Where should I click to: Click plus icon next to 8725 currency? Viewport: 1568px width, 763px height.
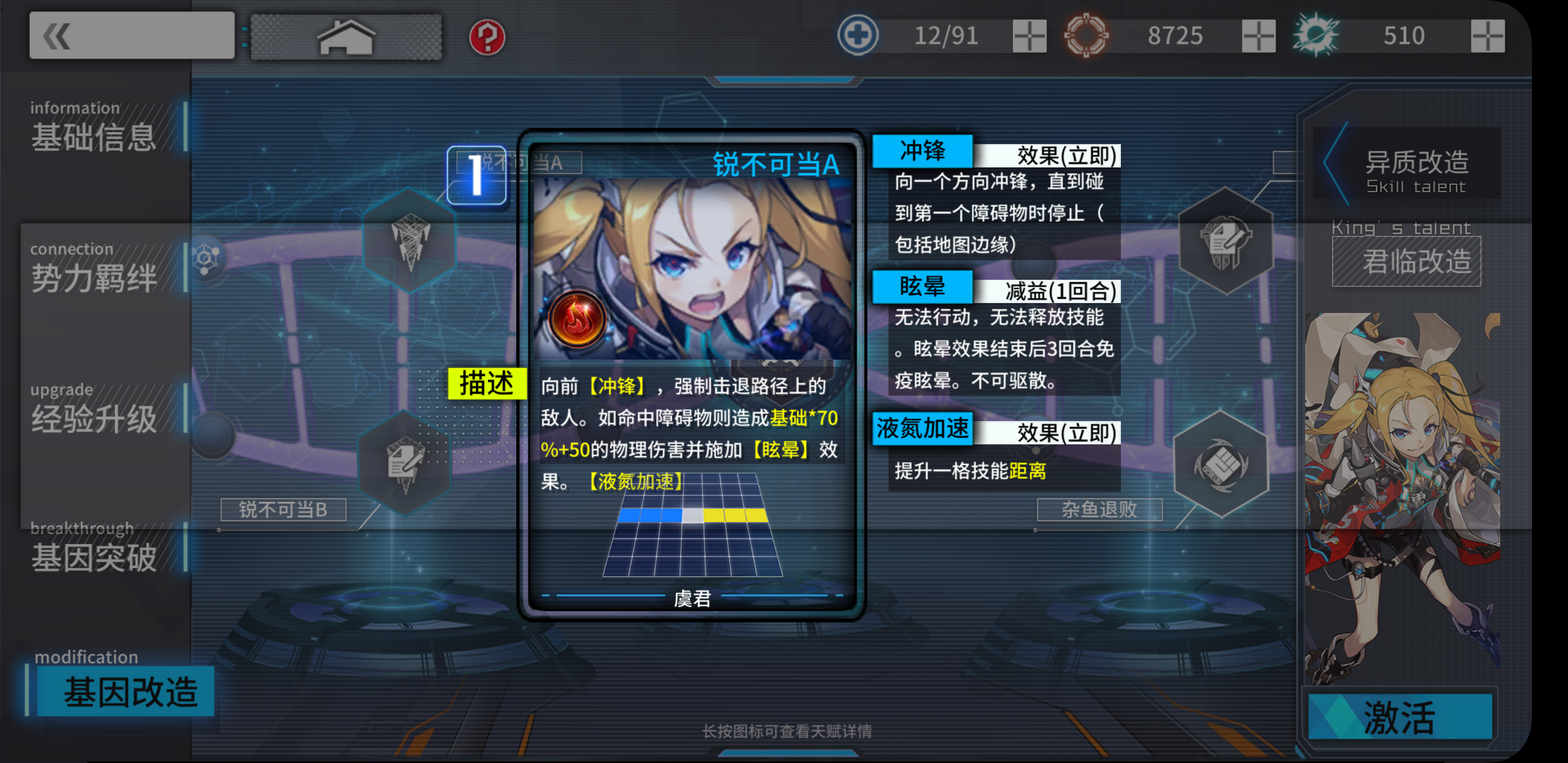[x=1259, y=35]
